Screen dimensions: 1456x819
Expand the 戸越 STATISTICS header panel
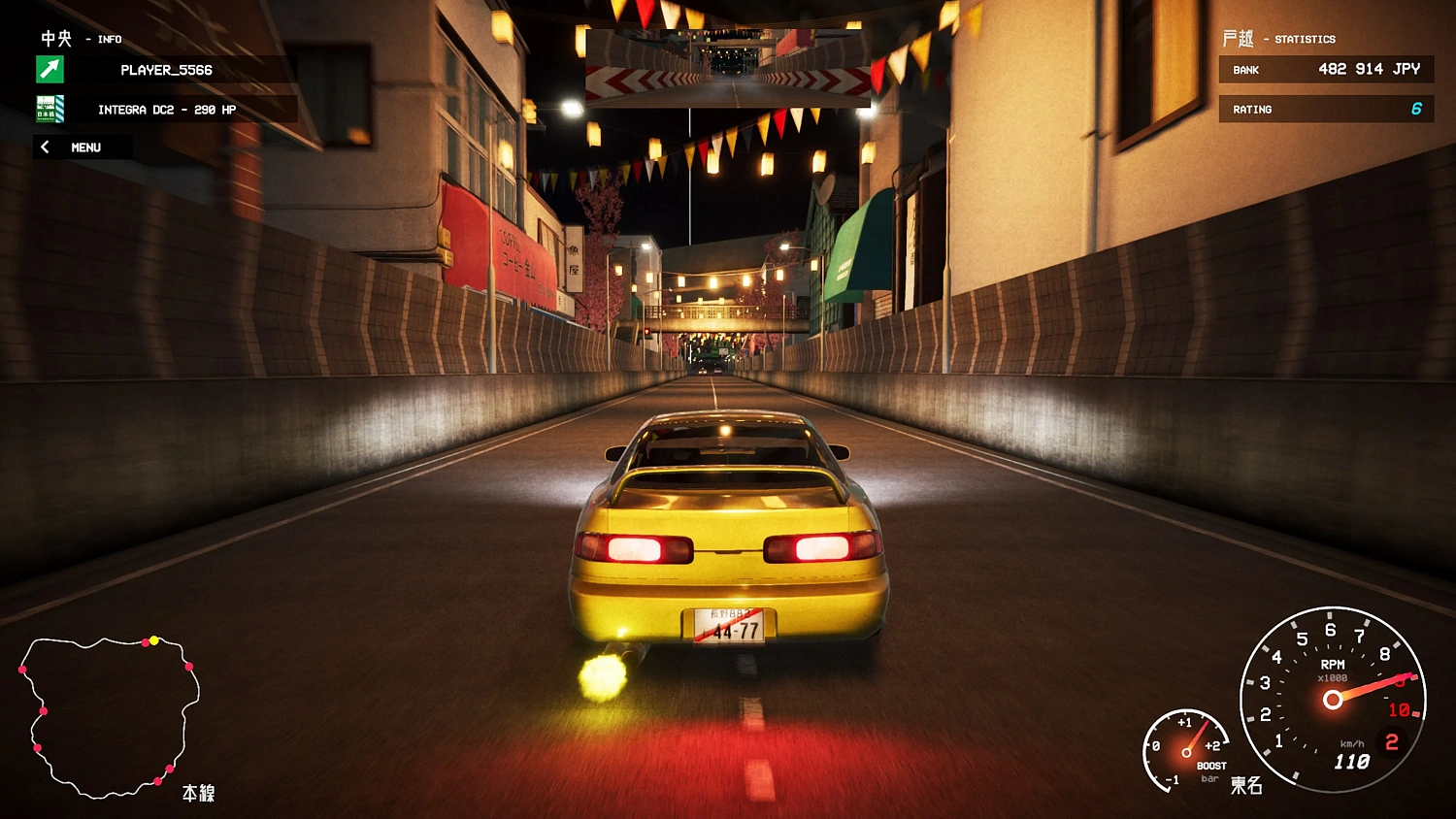tap(1279, 39)
